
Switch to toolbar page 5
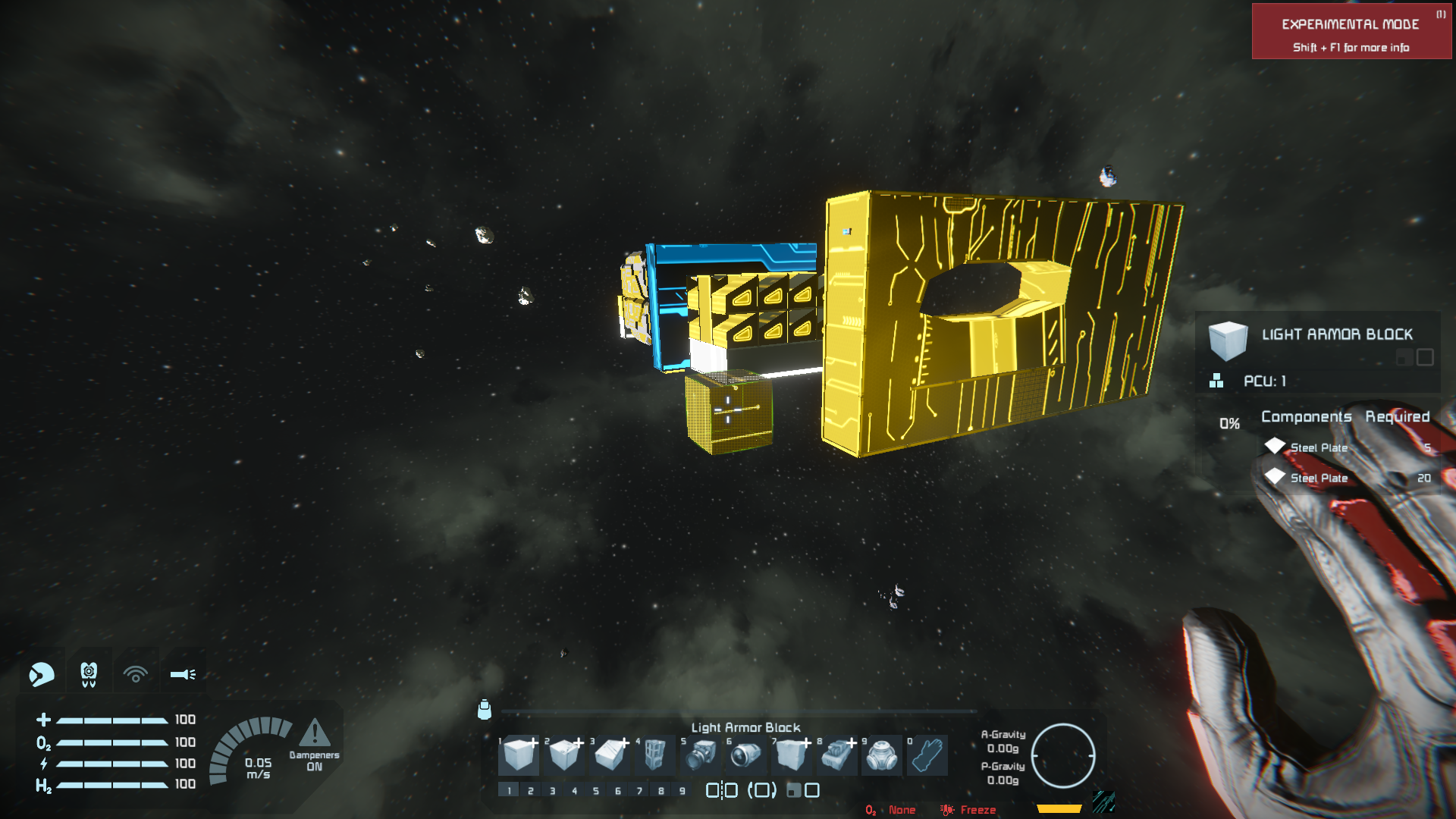[x=596, y=791]
